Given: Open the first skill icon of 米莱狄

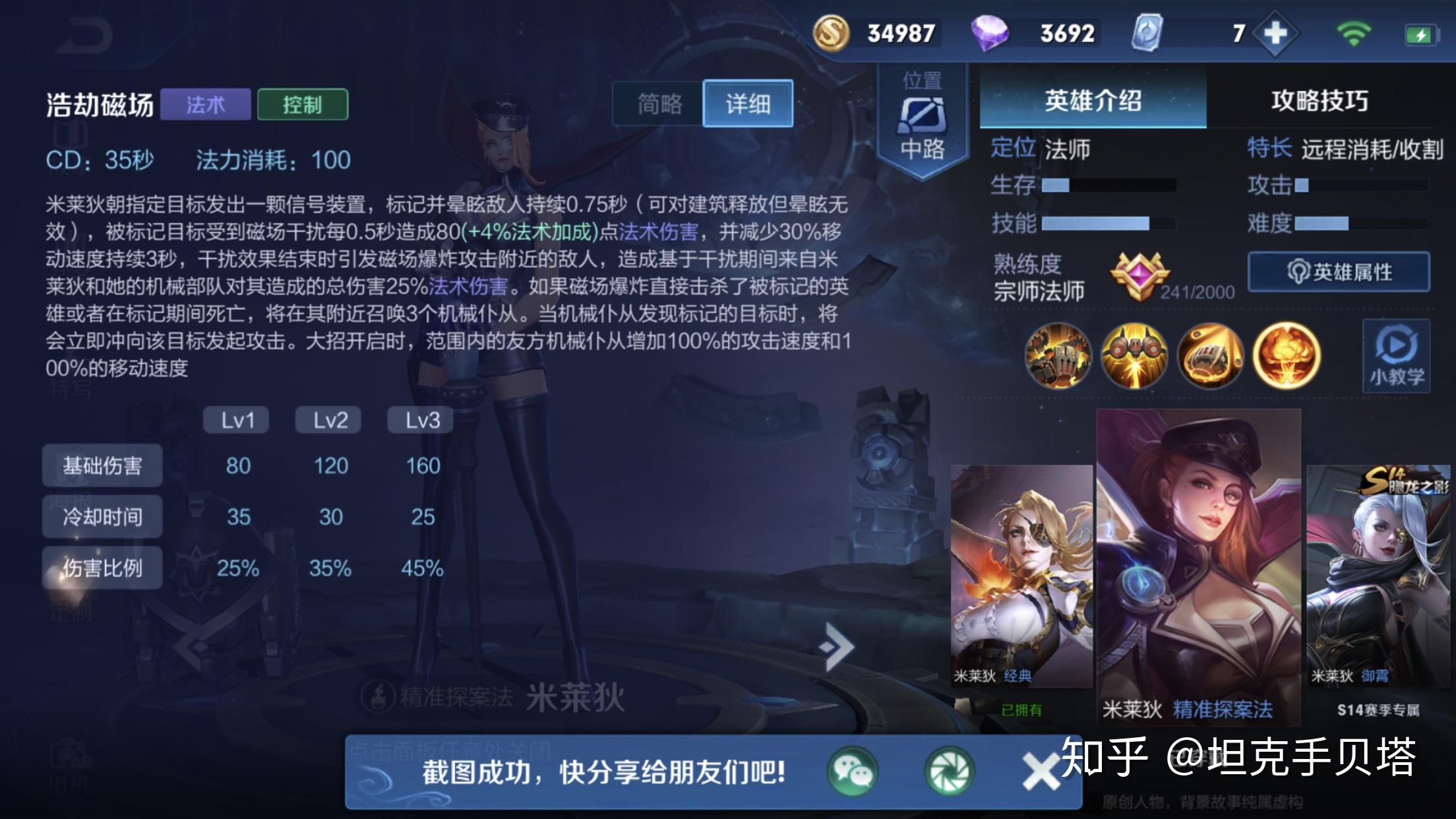Looking at the screenshot, I should 1058,356.
